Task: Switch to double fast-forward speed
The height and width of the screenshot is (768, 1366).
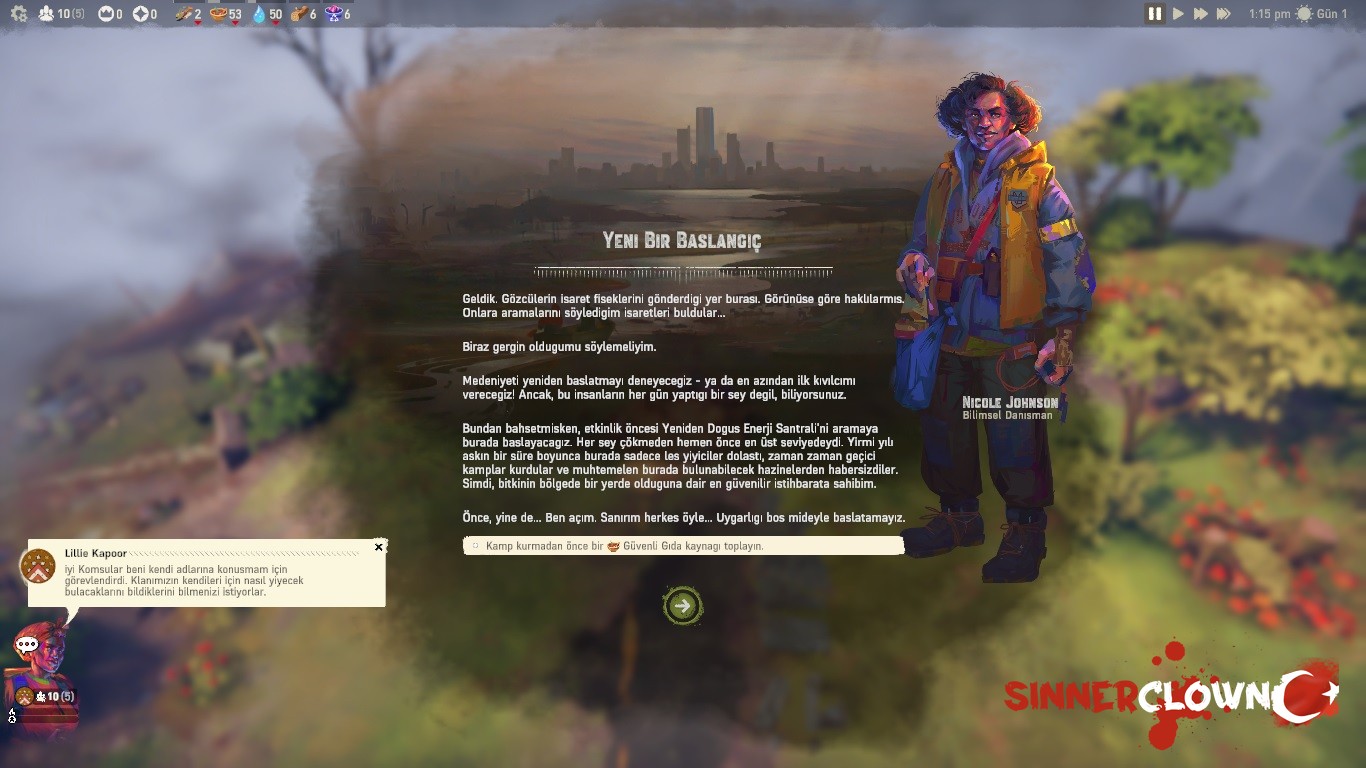Action: coord(1200,14)
